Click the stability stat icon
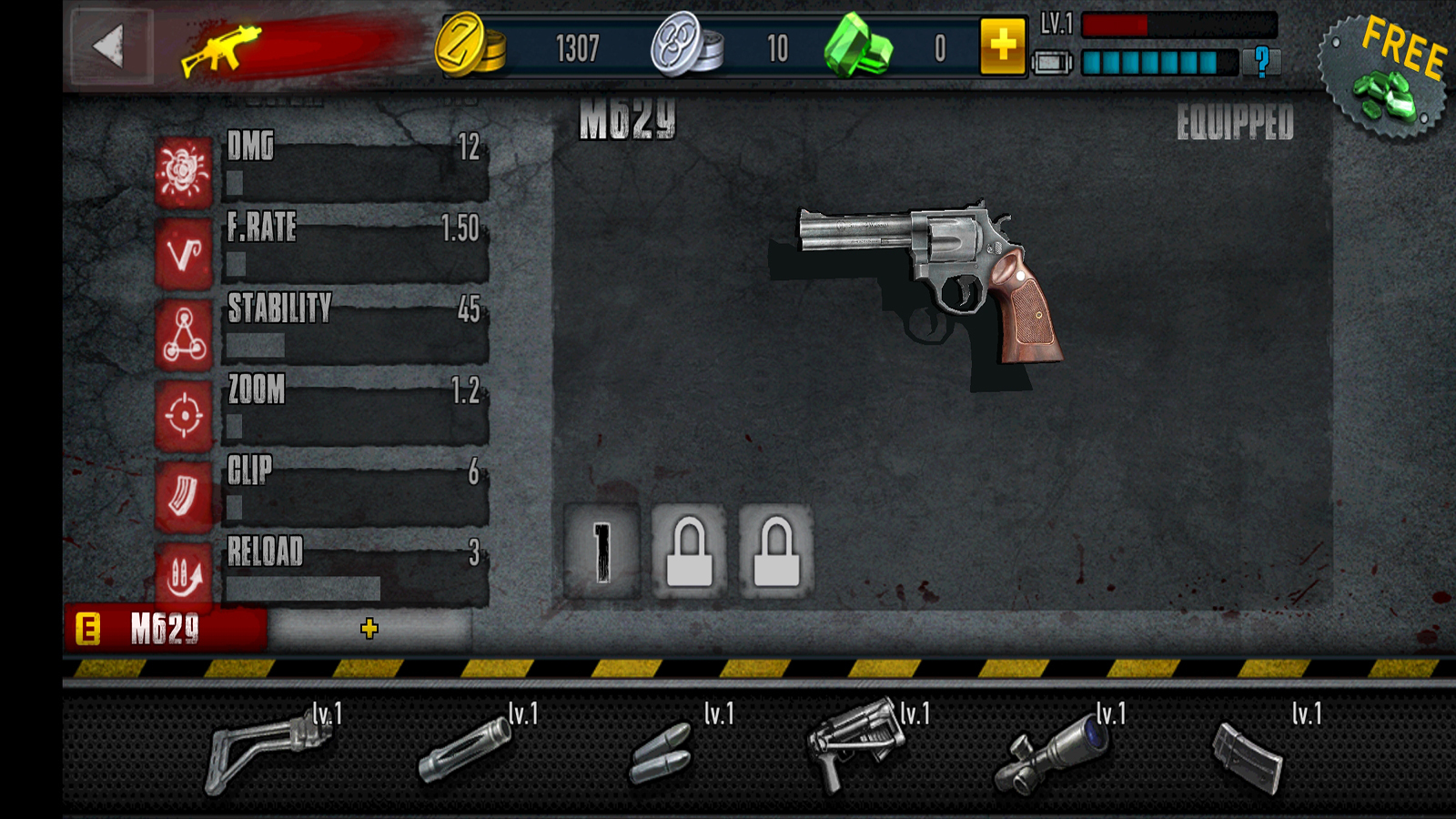 click(184, 335)
